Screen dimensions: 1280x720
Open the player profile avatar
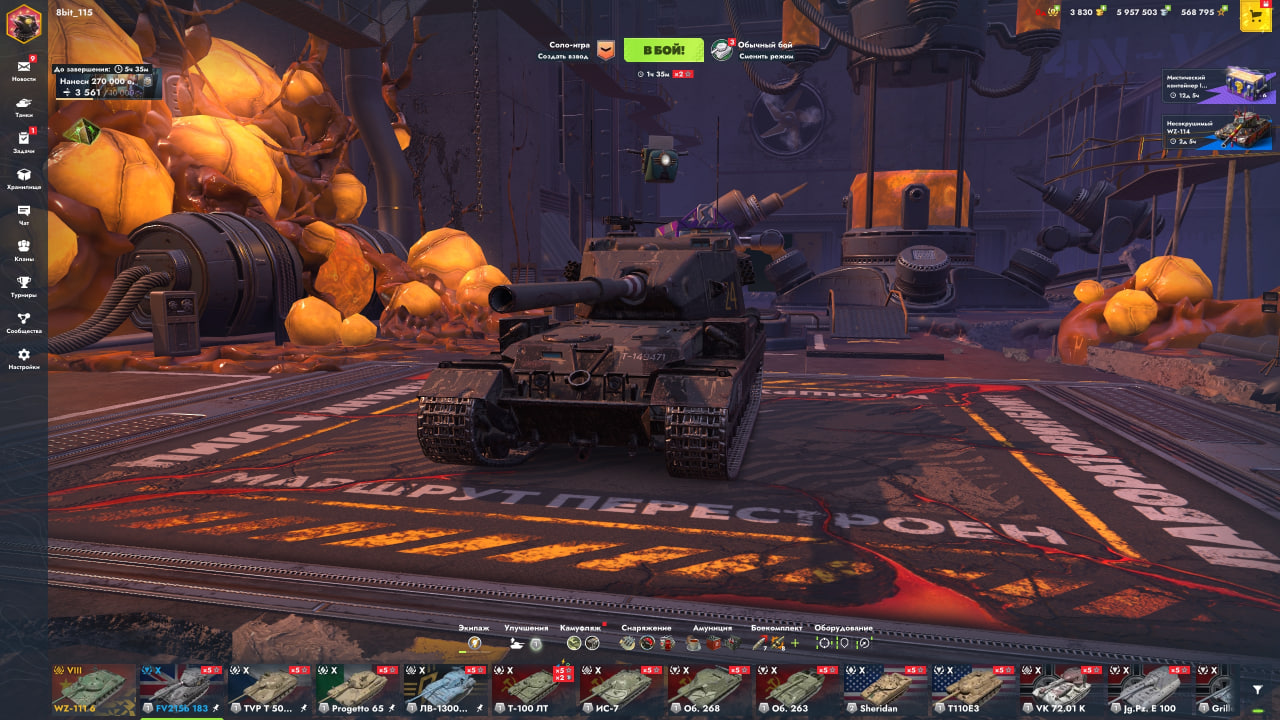click(x=24, y=22)
